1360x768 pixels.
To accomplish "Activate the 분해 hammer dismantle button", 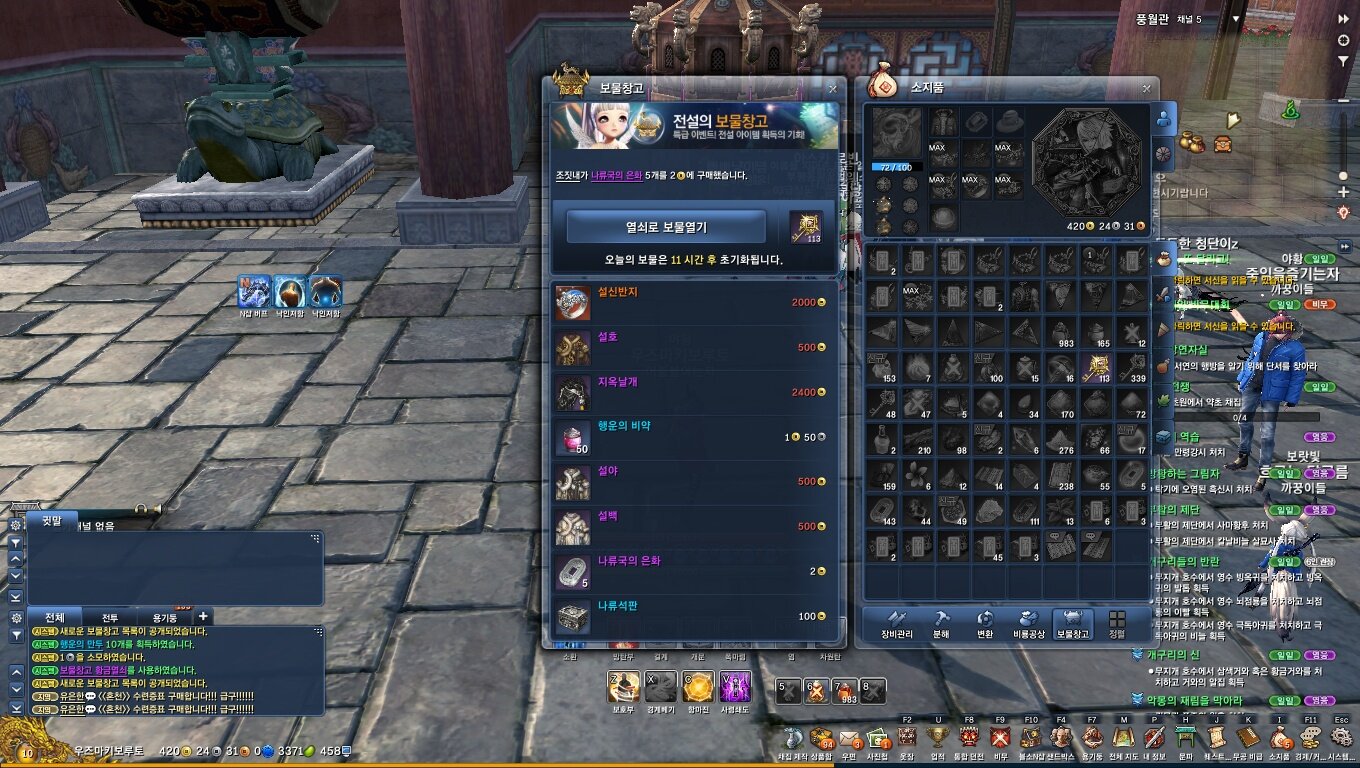I will 942,623.
